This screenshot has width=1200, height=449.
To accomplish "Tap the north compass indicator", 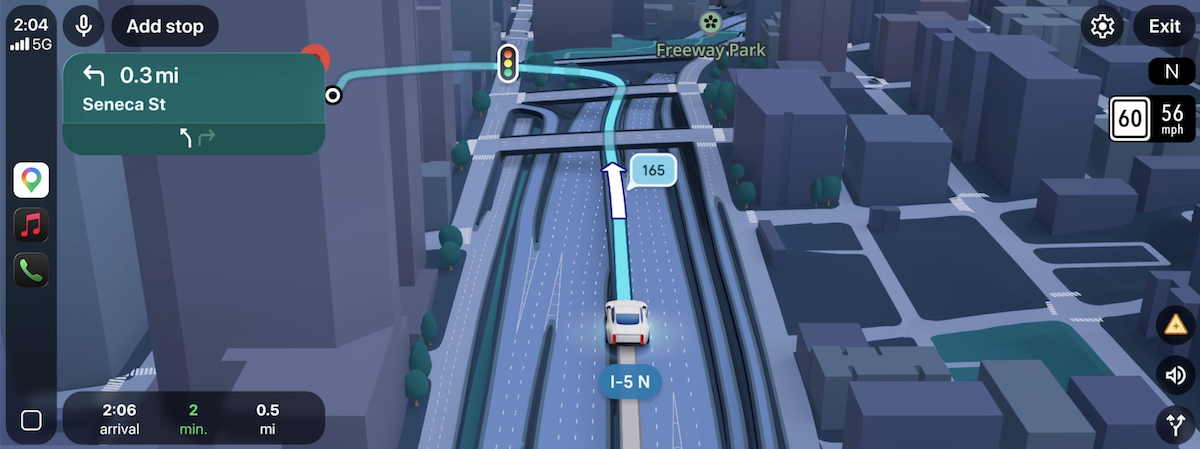I will pyautogui.click(x=1168, y=71).
